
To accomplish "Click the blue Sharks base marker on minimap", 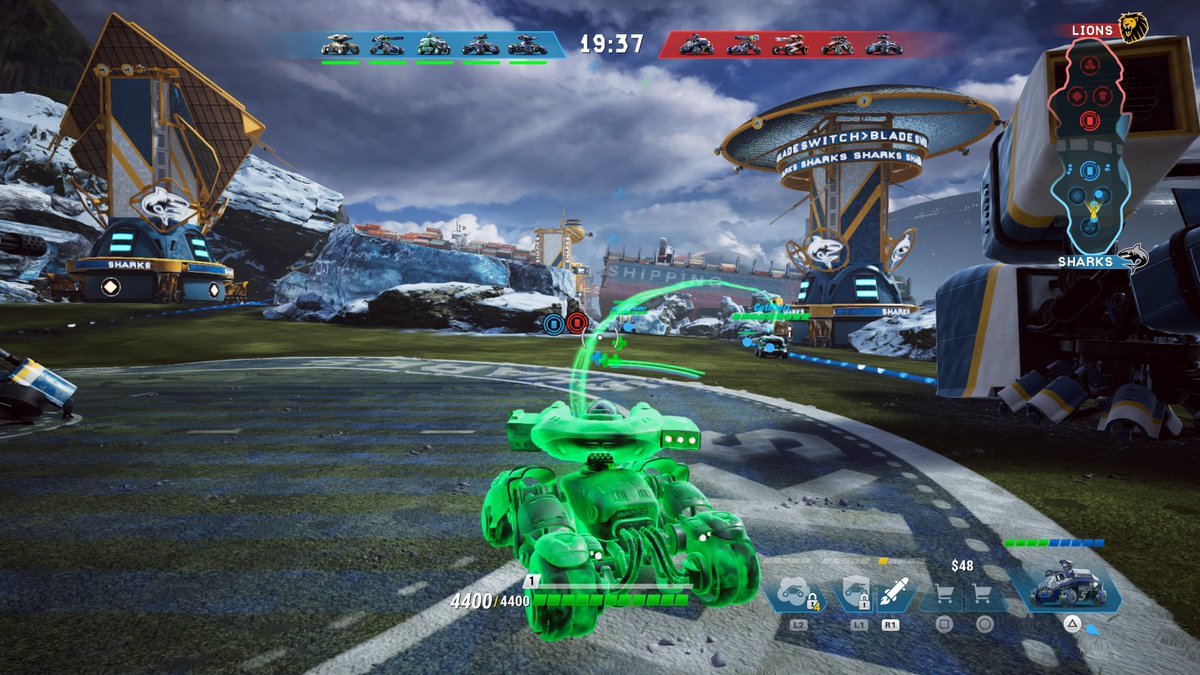I will [x=1088, y=170].
